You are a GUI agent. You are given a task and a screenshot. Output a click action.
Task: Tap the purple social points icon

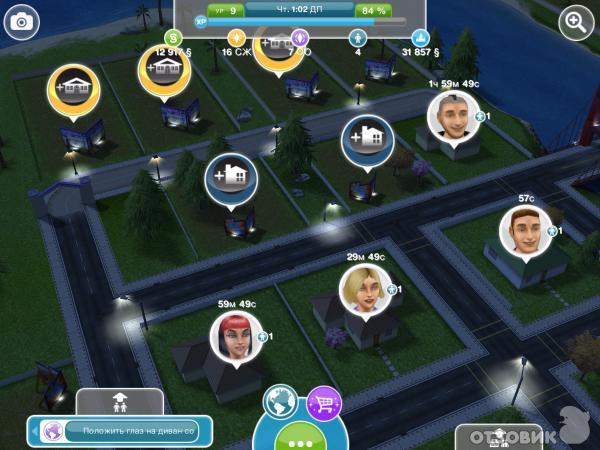pyautogui.click(x=299, y=38)
